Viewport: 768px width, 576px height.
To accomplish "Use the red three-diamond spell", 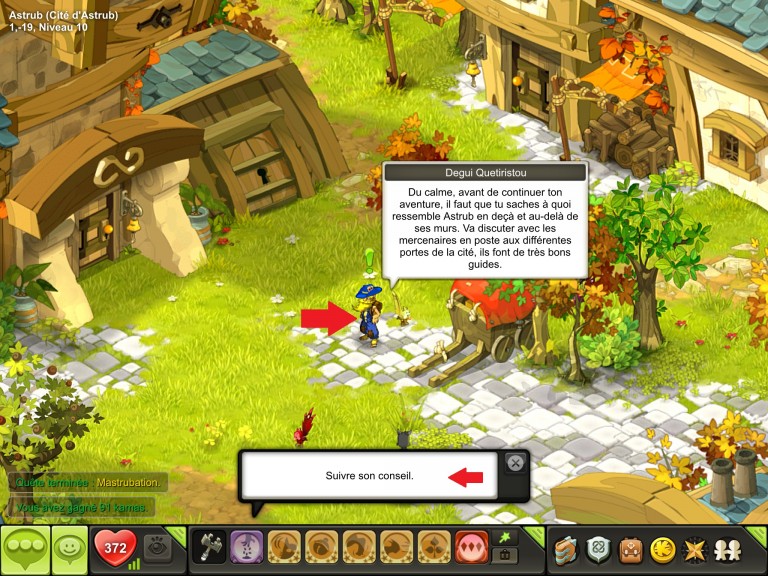I will tap(470, 548).
